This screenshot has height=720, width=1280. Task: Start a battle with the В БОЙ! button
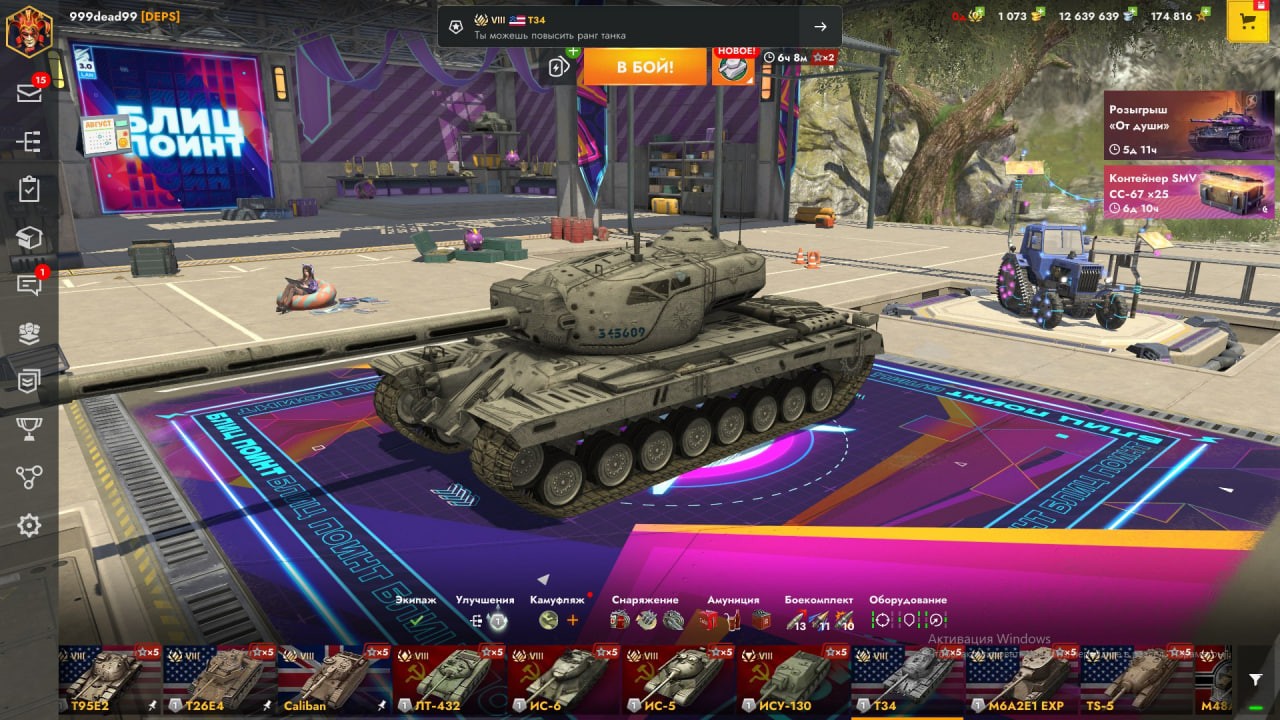tap(644, 67)
